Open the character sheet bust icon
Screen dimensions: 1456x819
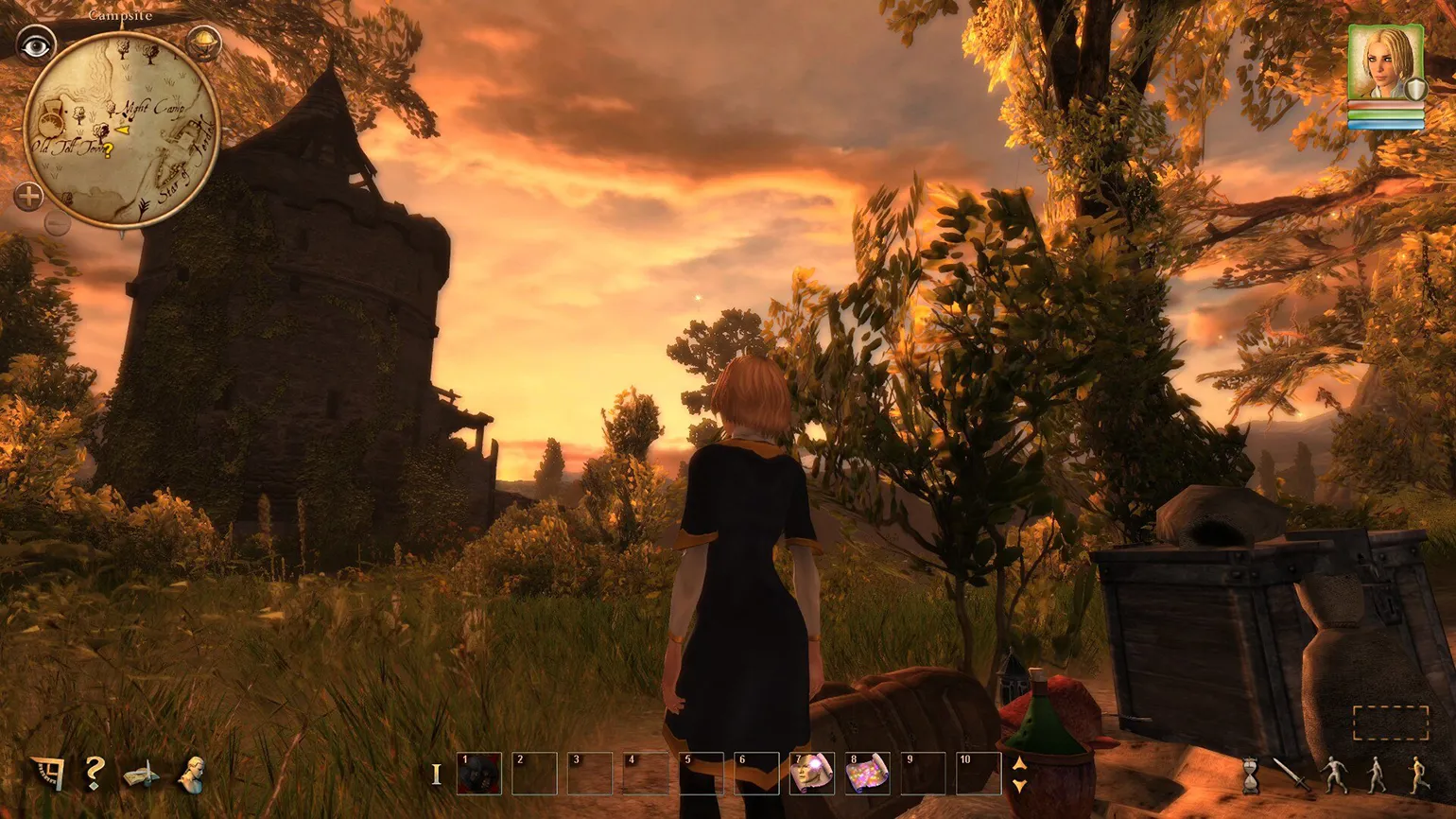[x=192, y=775]
